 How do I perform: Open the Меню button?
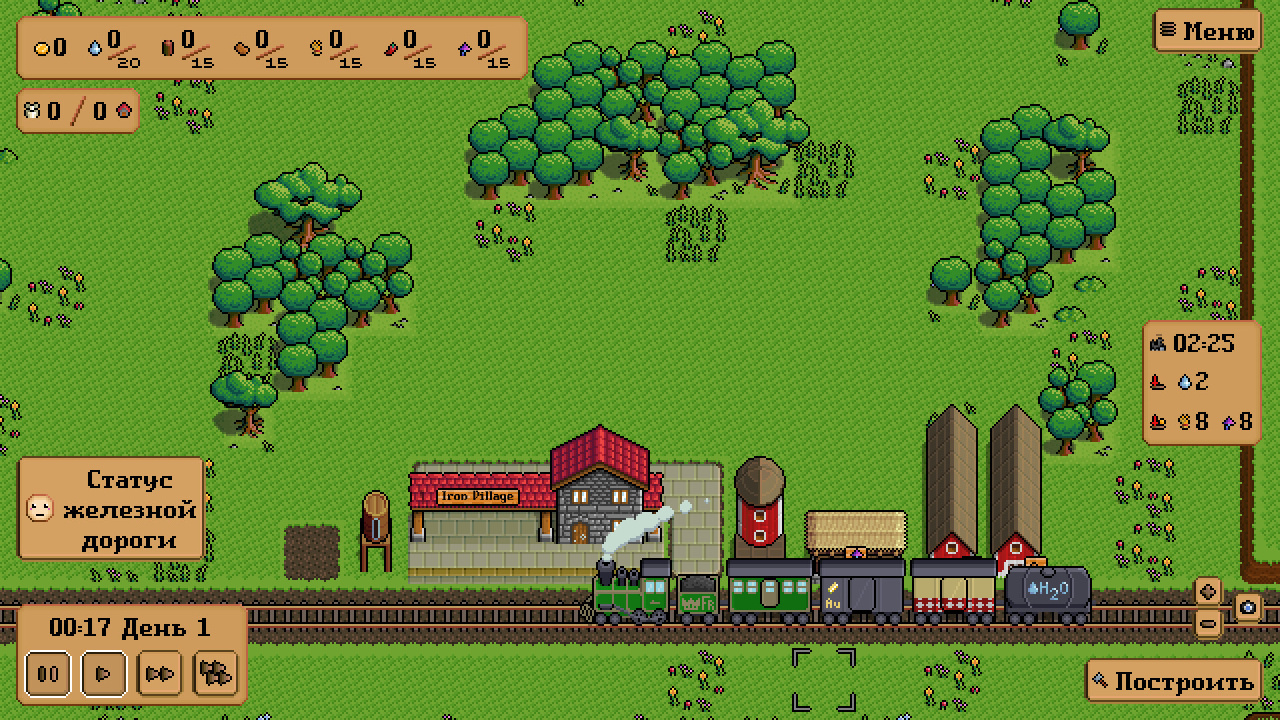coord(1206,31)
